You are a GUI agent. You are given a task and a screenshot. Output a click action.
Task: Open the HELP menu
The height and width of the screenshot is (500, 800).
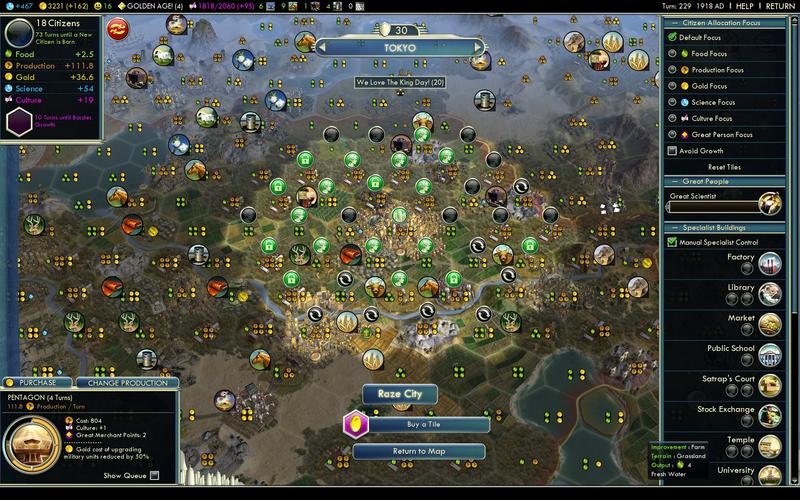pyautogui.click(x=746, y=6)
